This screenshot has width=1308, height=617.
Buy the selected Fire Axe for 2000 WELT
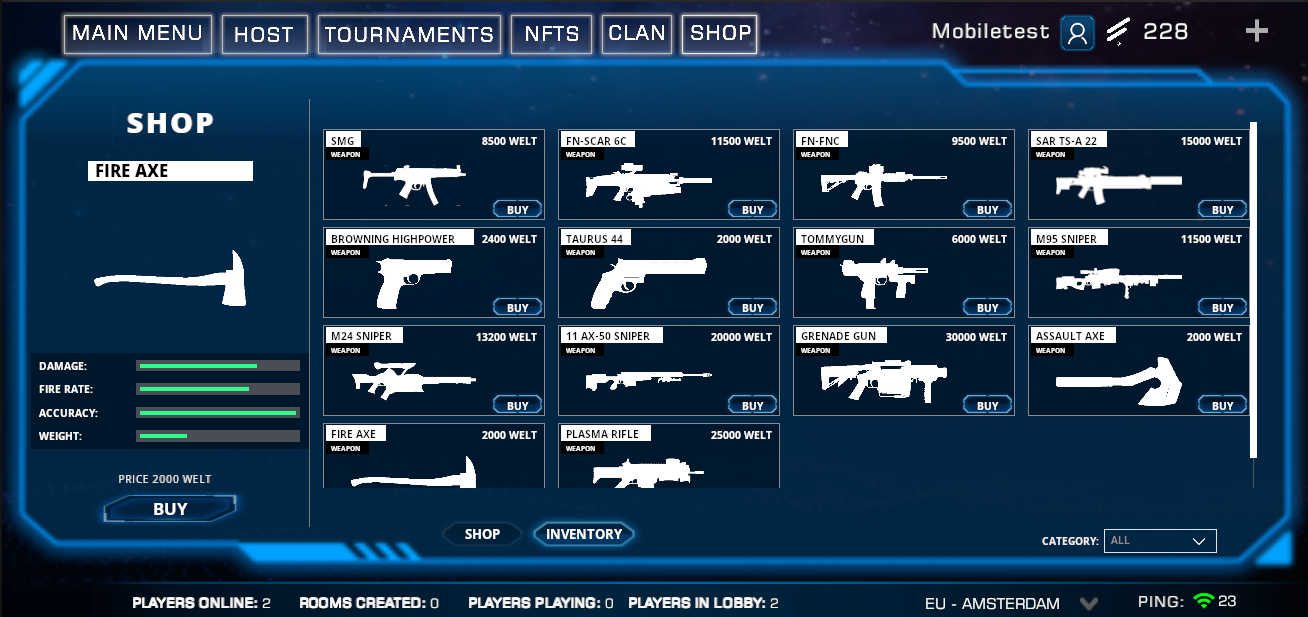170,509
